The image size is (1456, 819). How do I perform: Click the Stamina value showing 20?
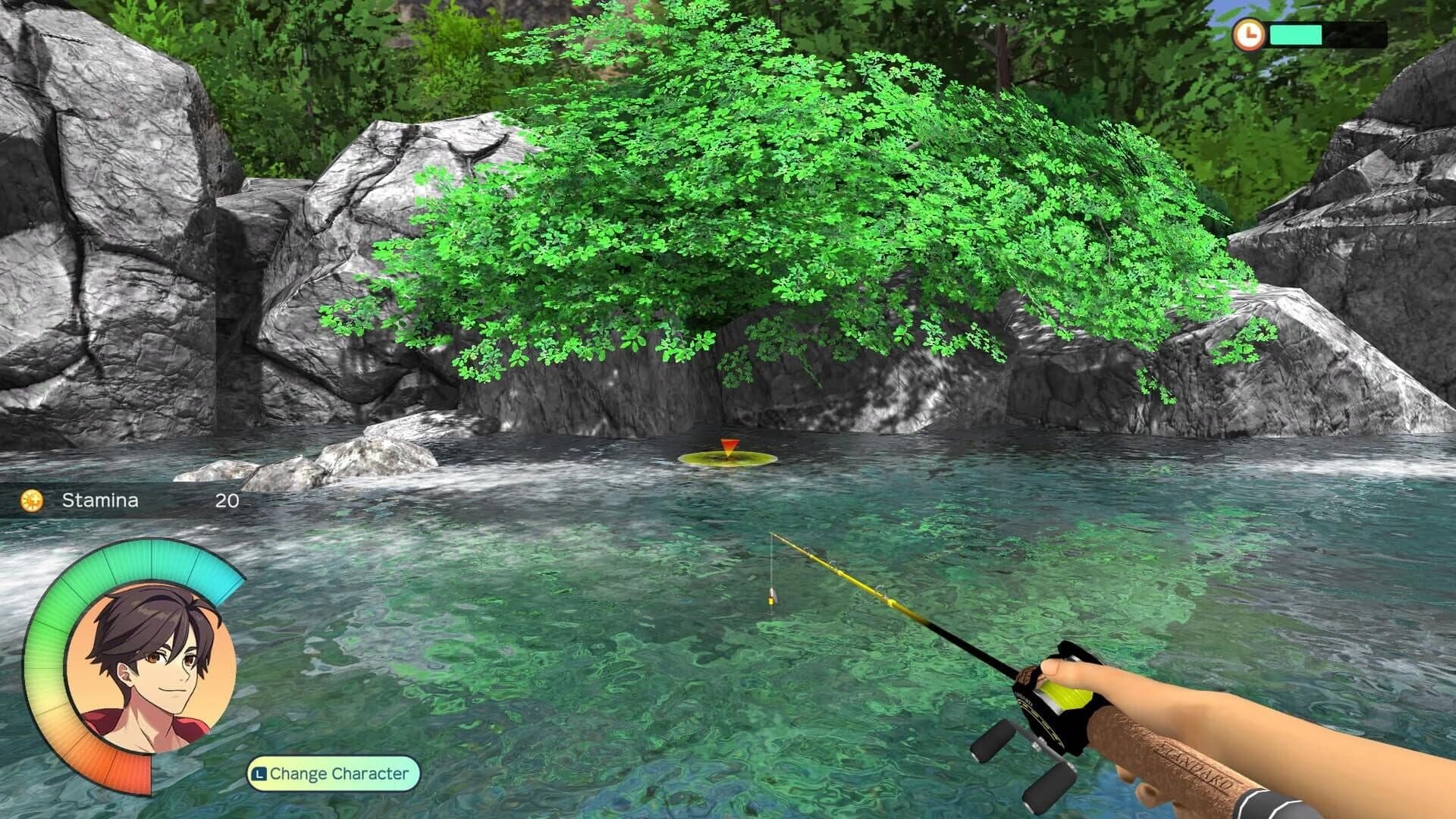click(x=226, y=500)
